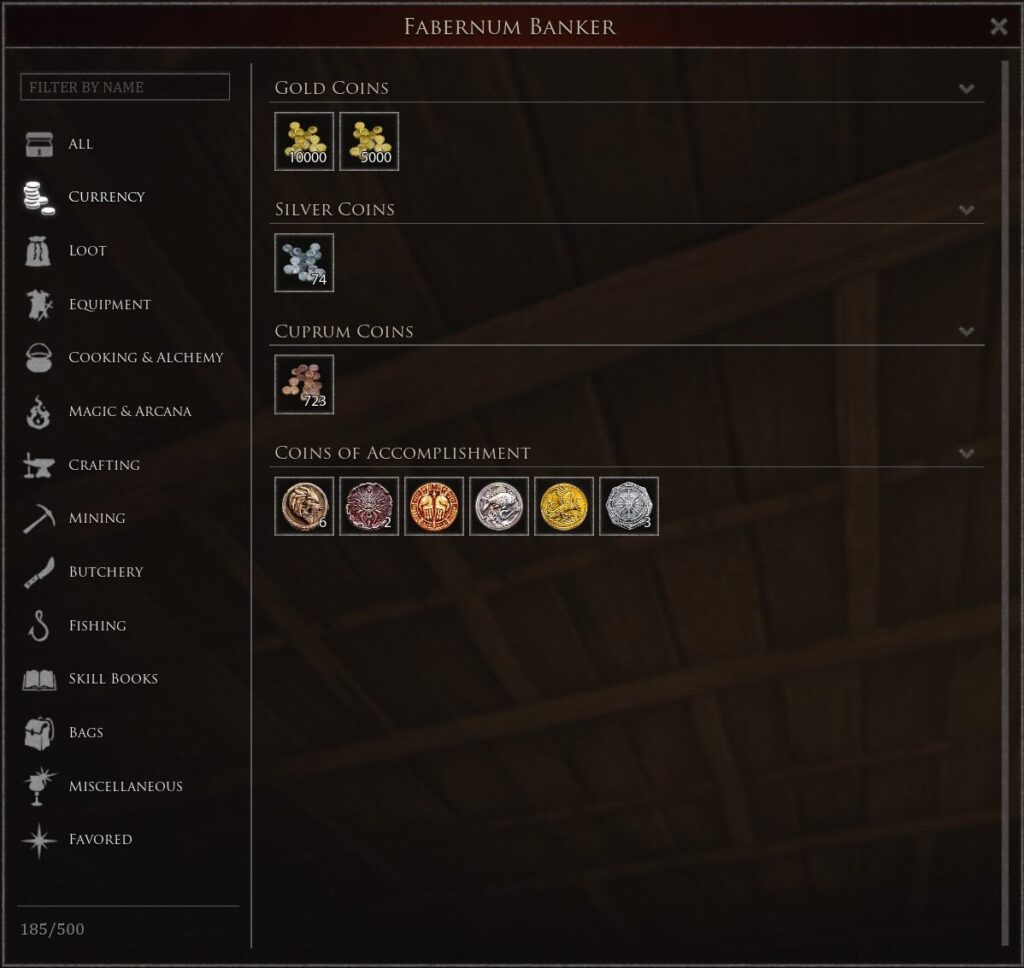Switch to the Skill Books category
The width and height of the screenshot is (1024, 968).
click(x=113, y=679)
